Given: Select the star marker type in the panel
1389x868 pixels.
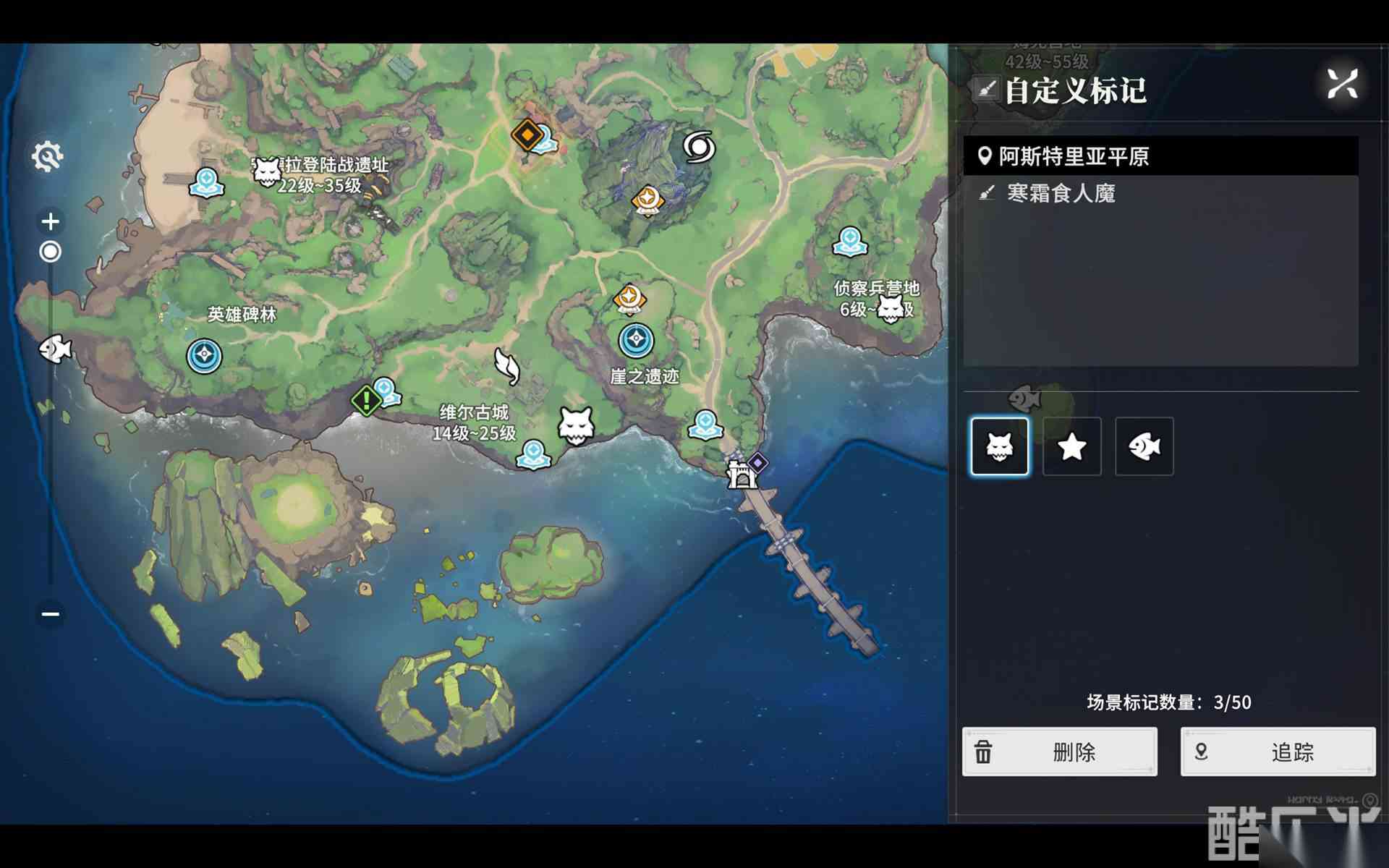Looking at the screenshot, I should tap(1071, 446).
